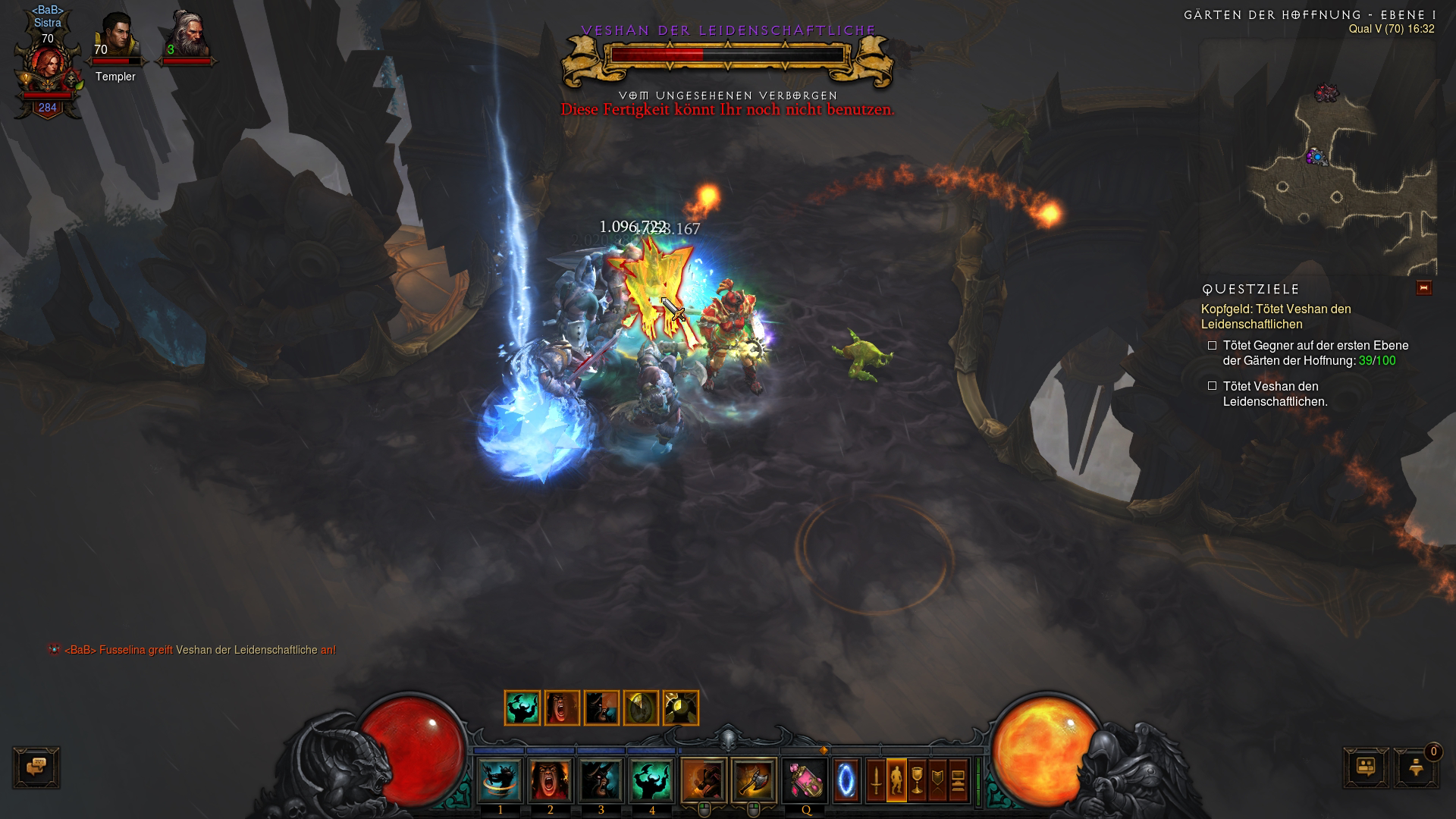Image resolution: width=1456 pixels, height=819 pixels.
Task: Select the orange charging warrior mouse skill
Action: point(704,780)
